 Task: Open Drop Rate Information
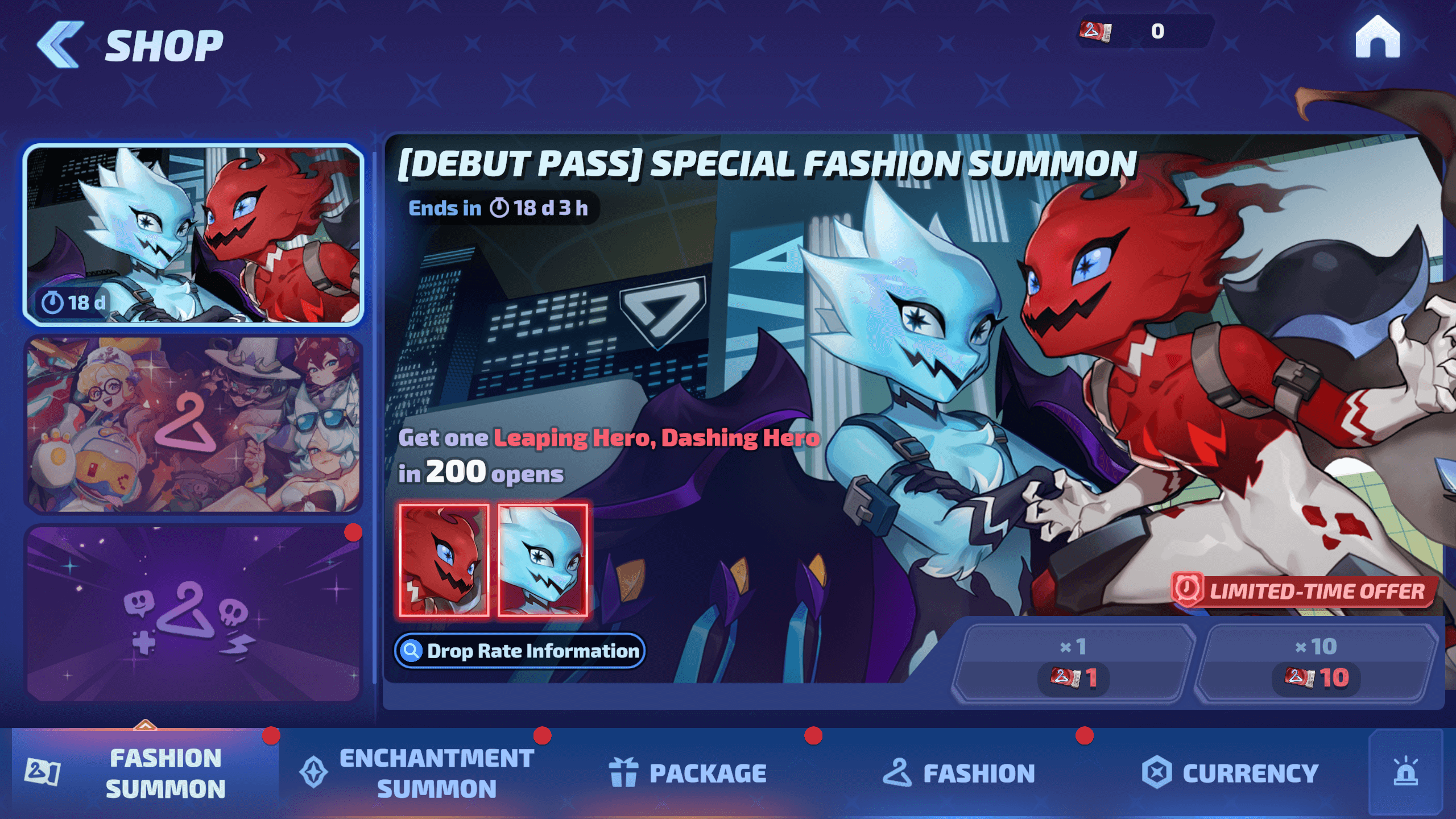tap(520, 651)
